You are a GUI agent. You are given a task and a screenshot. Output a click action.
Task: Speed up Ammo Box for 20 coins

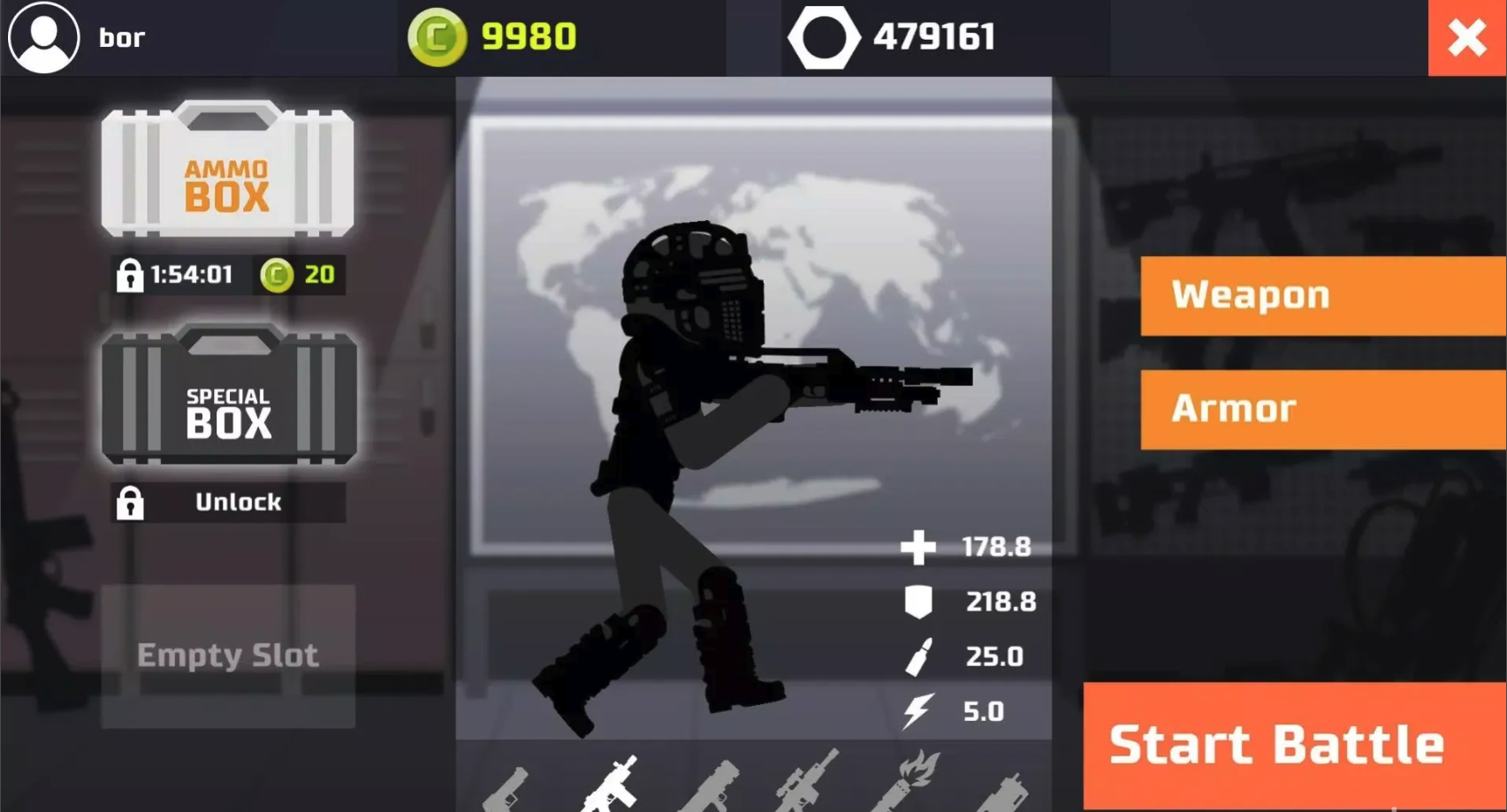[x=299, y=275]
